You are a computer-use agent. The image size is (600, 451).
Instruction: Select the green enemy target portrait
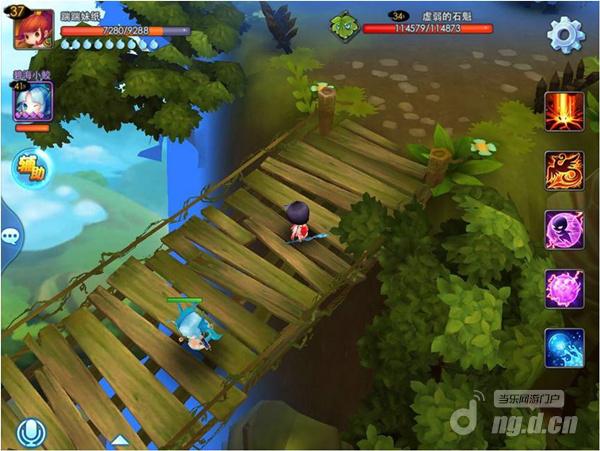pyautogui.click(x=345, y=27)
